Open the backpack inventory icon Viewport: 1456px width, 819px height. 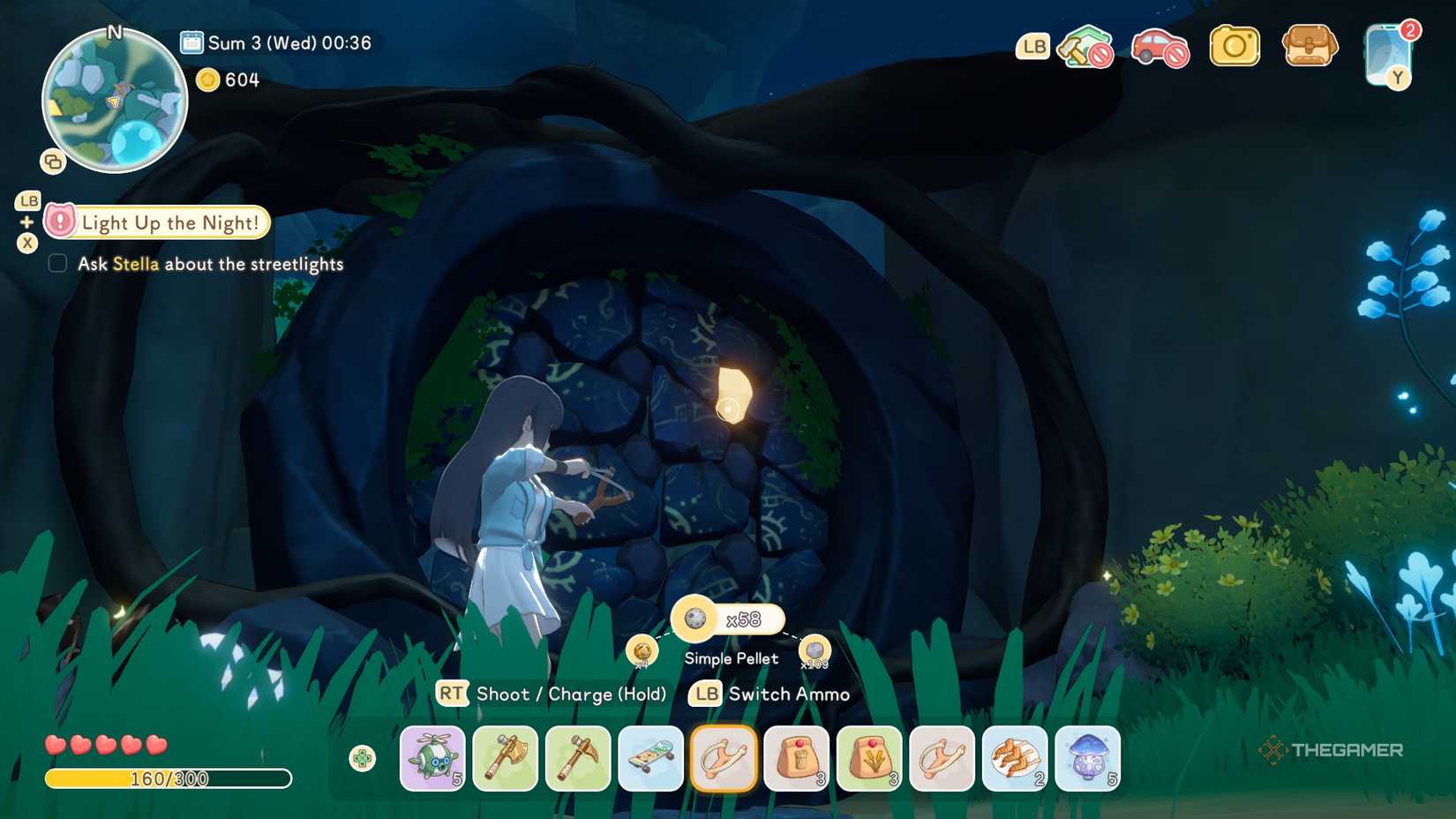click(1309, 46)
